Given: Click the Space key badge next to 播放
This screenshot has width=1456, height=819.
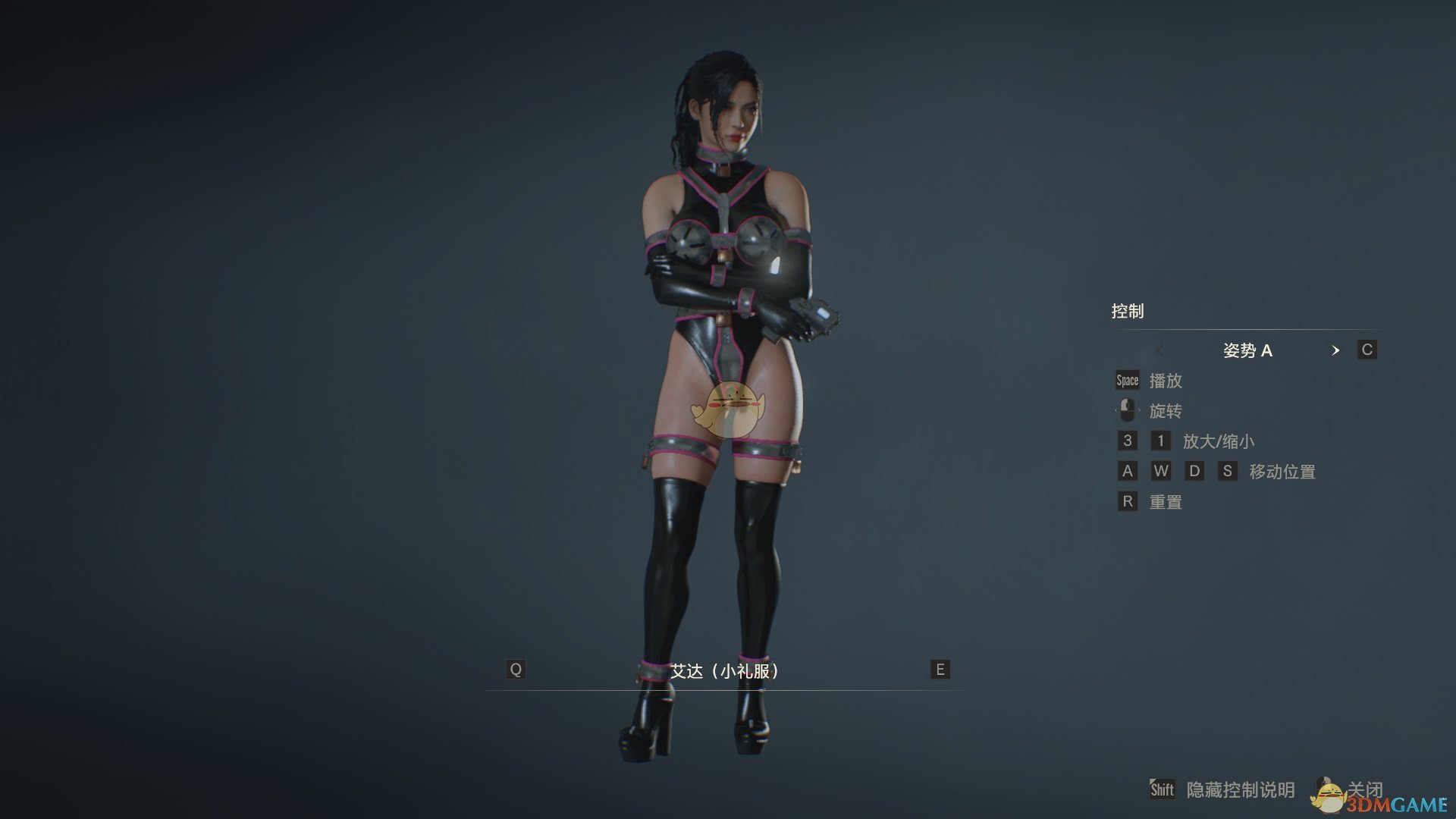Looking at the screenshot, I should pos(1126,381).
